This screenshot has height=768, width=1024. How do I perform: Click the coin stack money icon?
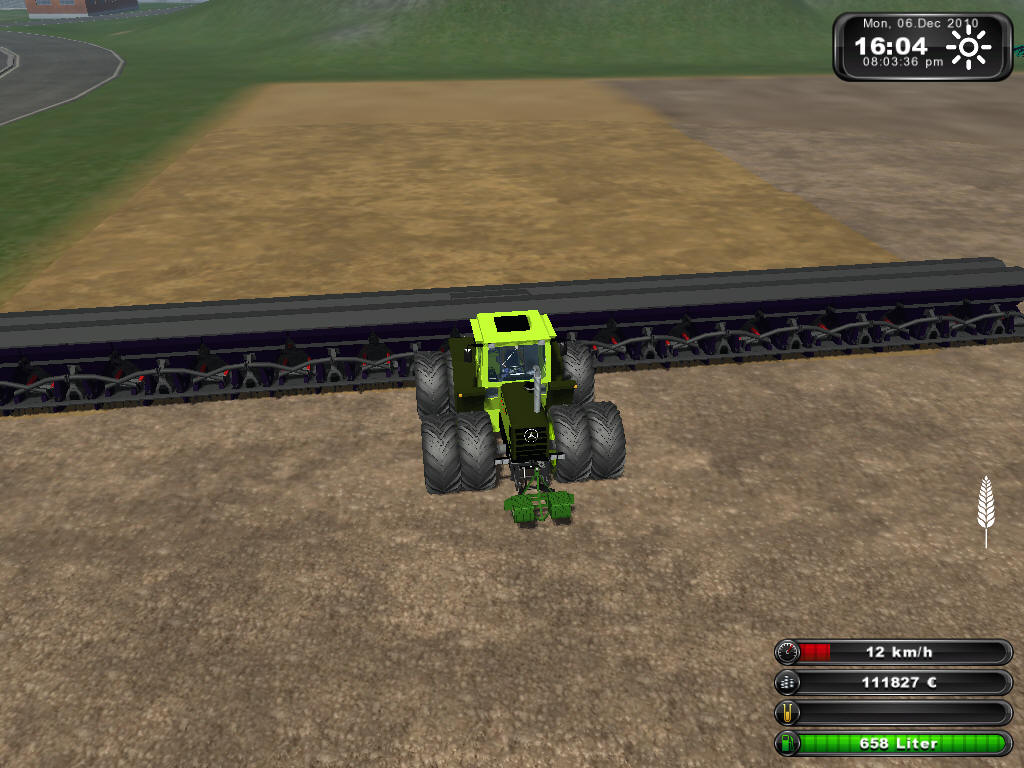click(x=788, y=683)
